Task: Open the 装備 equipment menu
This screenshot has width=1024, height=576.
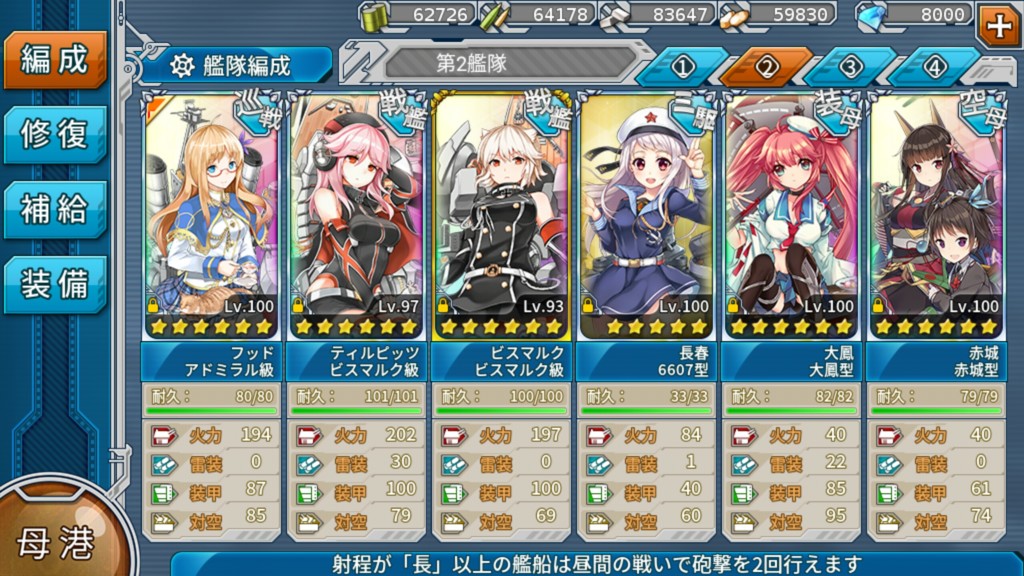Action: [54, 284]
